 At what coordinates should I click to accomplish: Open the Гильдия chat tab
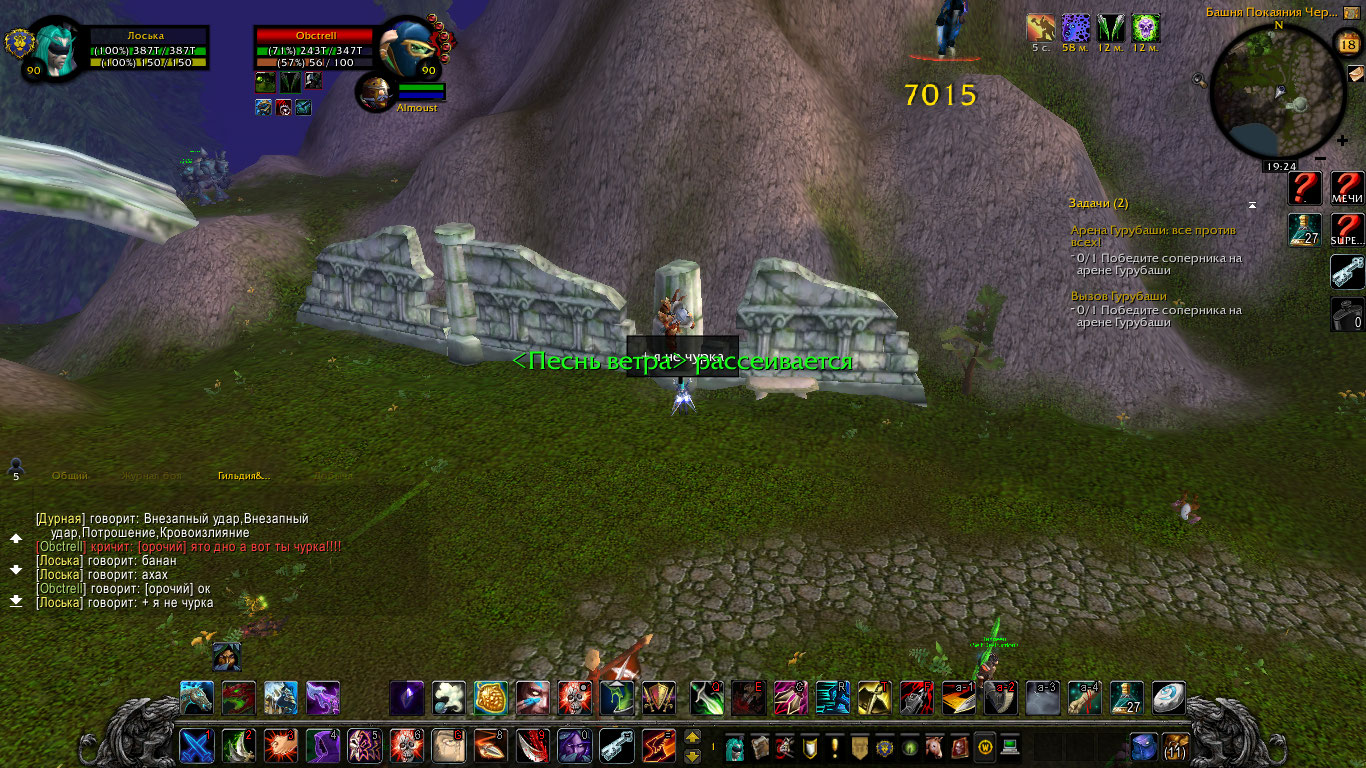pyautogui.click(x=244, y=476)
